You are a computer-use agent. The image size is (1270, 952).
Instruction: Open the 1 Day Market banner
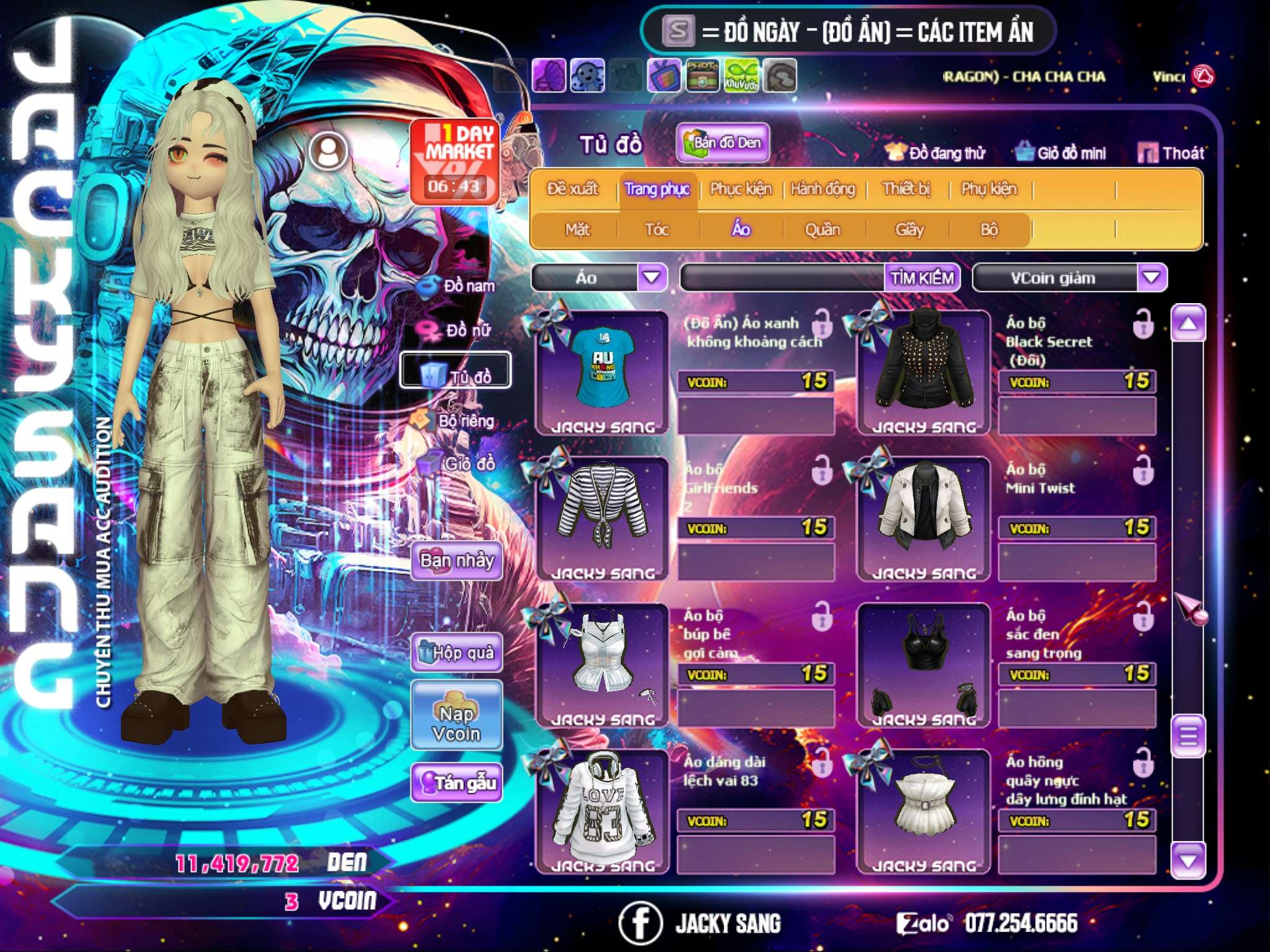click(455, 161)
